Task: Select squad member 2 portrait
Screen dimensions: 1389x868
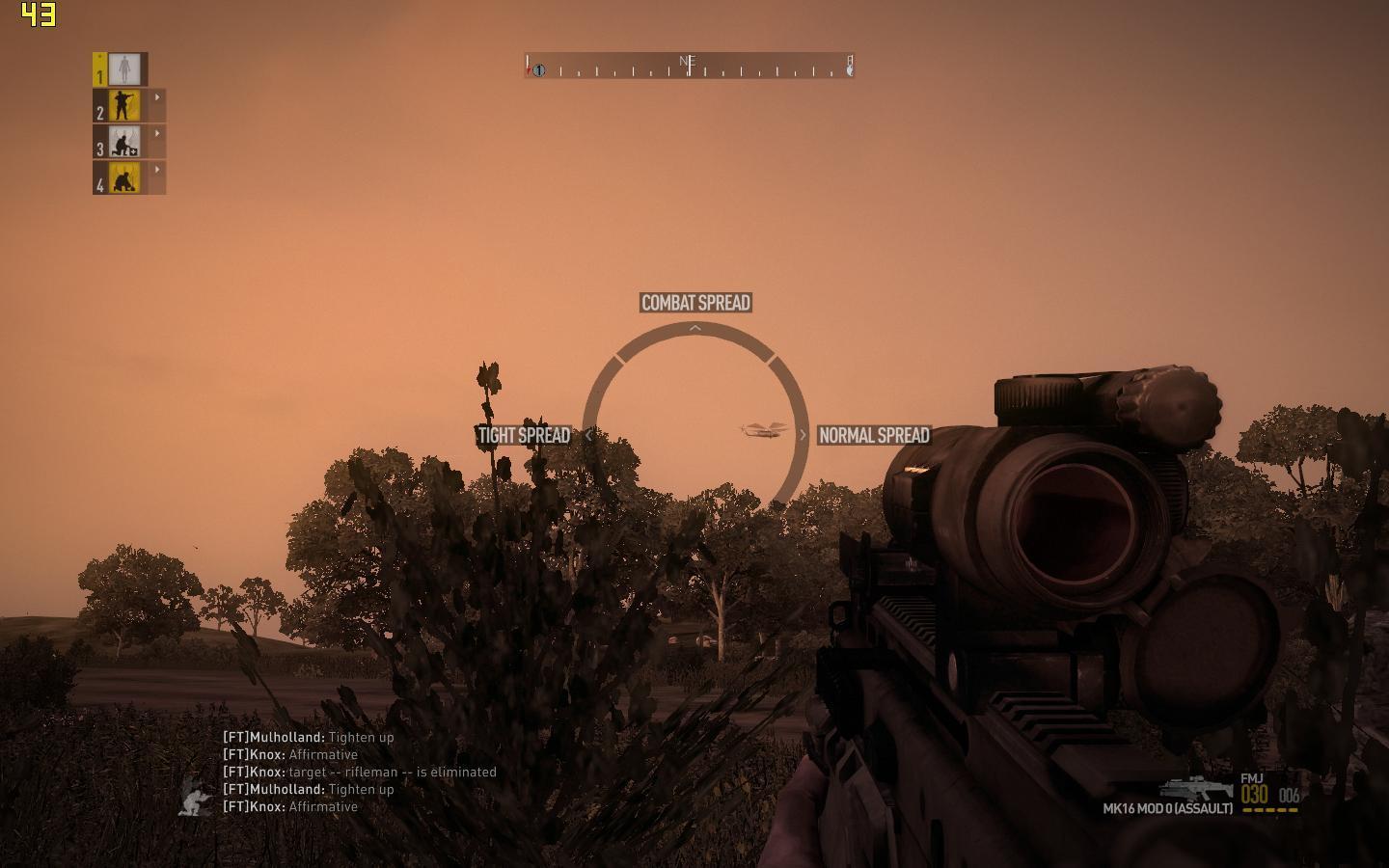Action: [124, 105]
